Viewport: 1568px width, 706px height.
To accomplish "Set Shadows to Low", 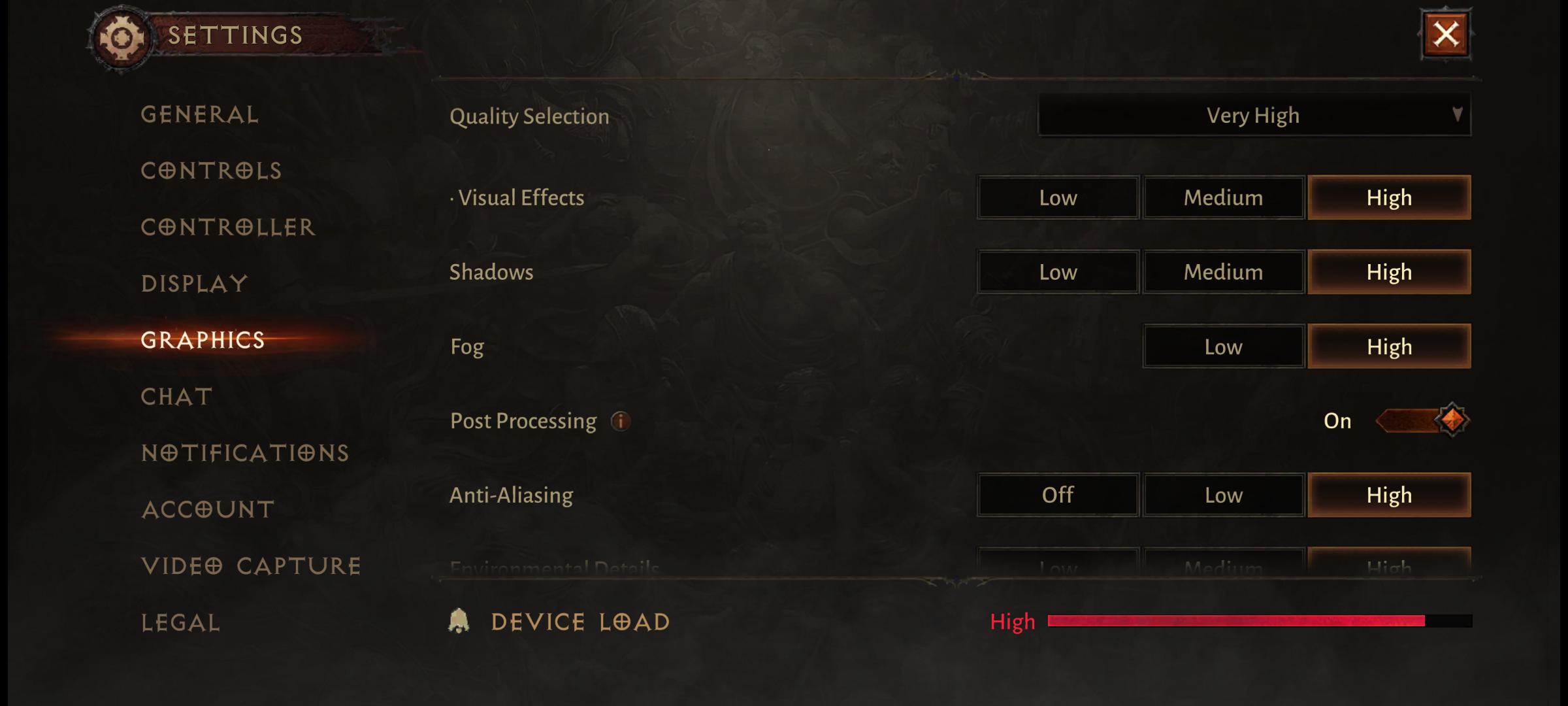I will point(1058,272).
